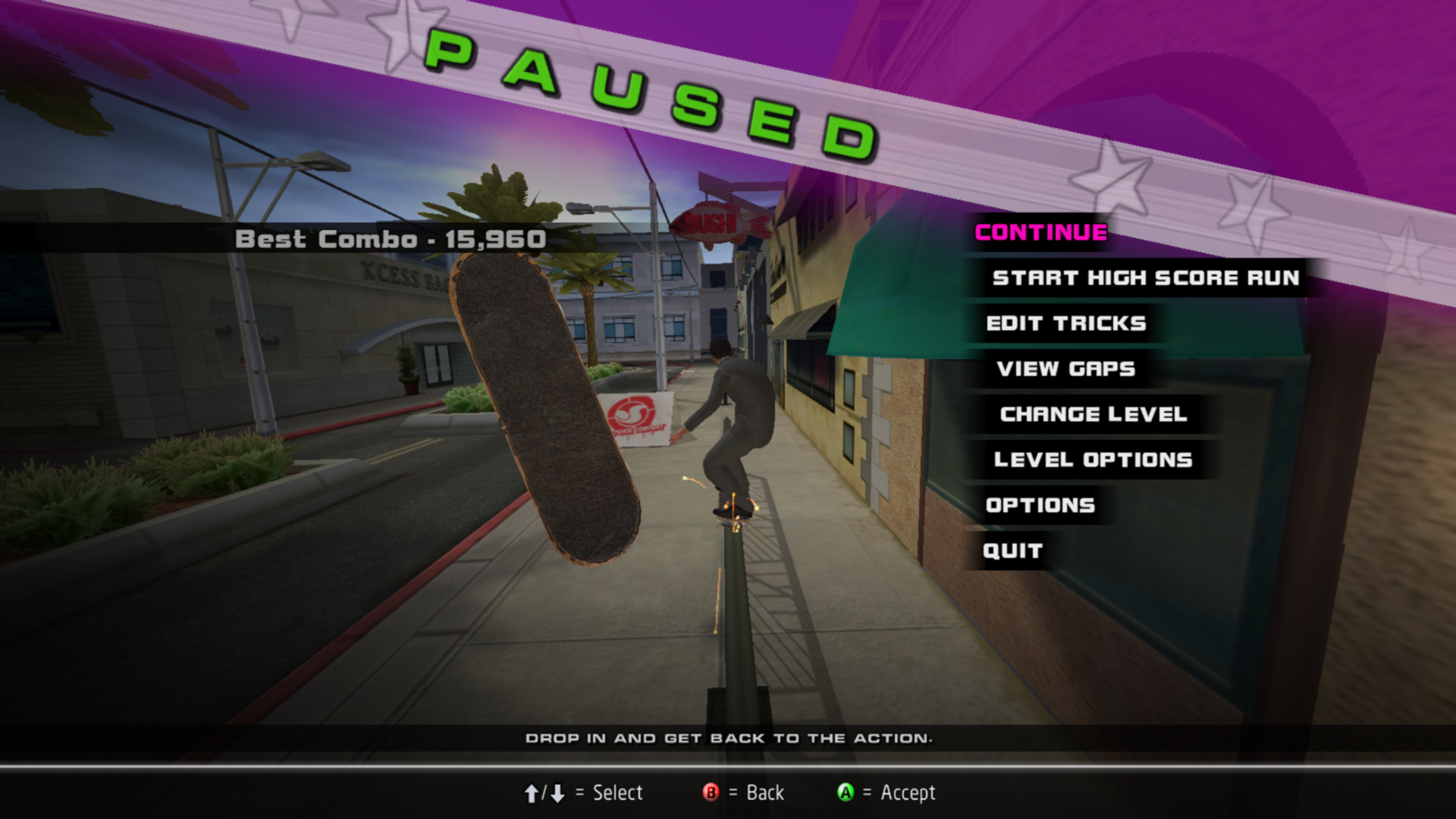Quit from the pause menu

(x=1012, y=551)
